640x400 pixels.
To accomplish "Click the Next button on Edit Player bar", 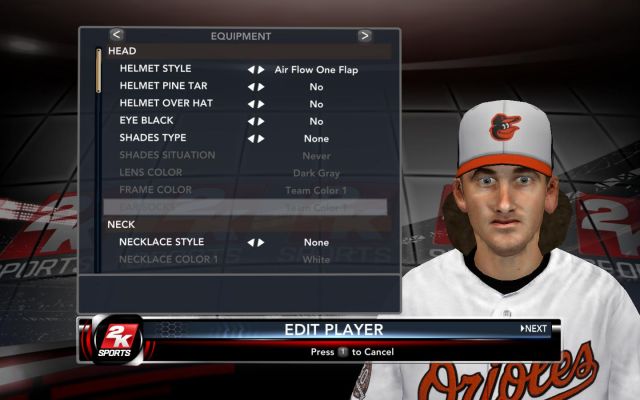I will pos(534,328).
